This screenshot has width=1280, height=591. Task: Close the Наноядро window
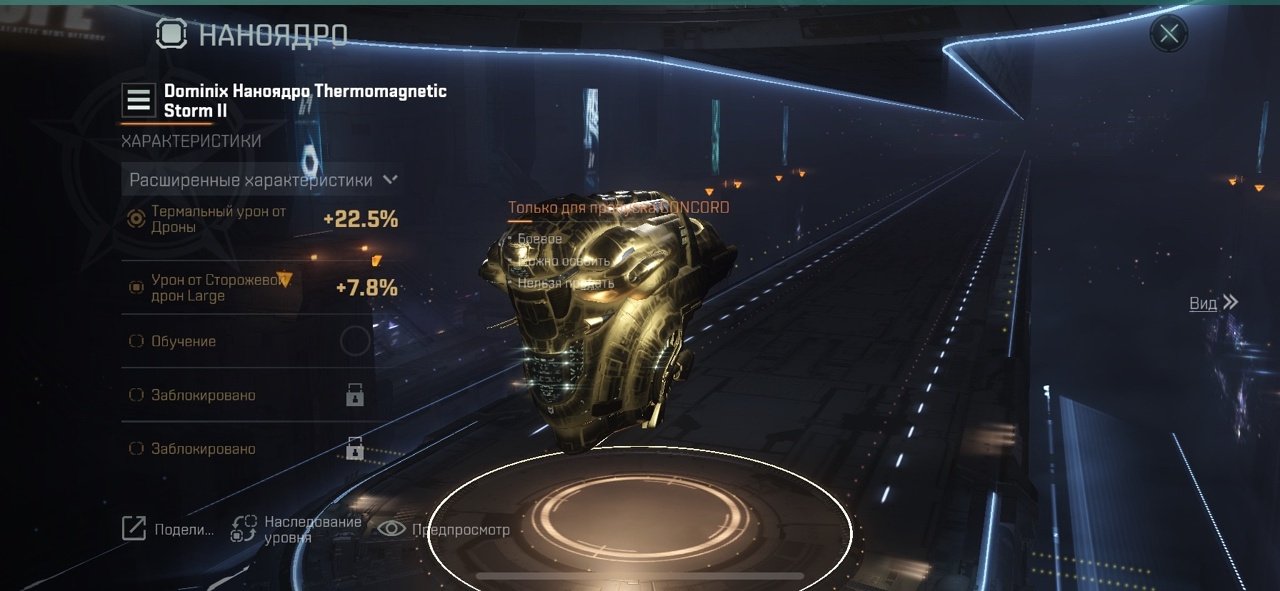1168,34
